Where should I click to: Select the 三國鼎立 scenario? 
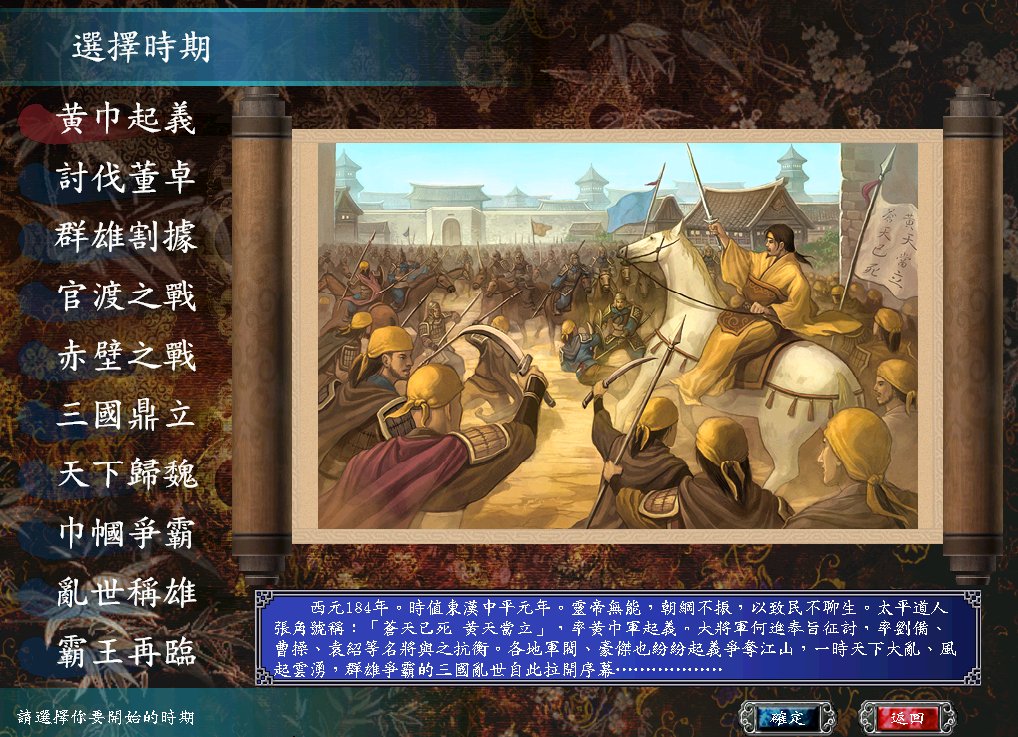[126, 415]
